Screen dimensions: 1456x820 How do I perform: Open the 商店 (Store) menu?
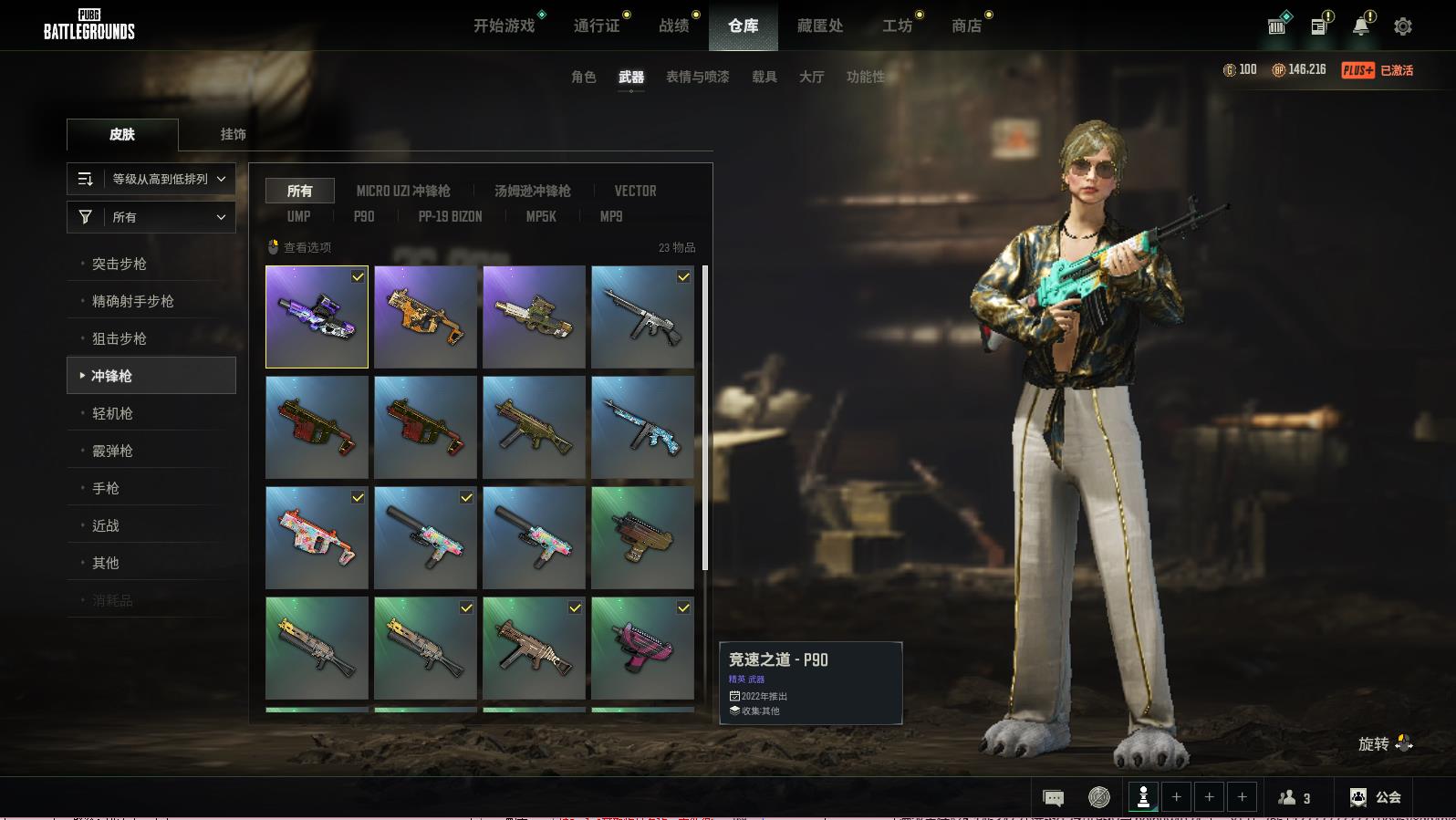coord(966,26)
